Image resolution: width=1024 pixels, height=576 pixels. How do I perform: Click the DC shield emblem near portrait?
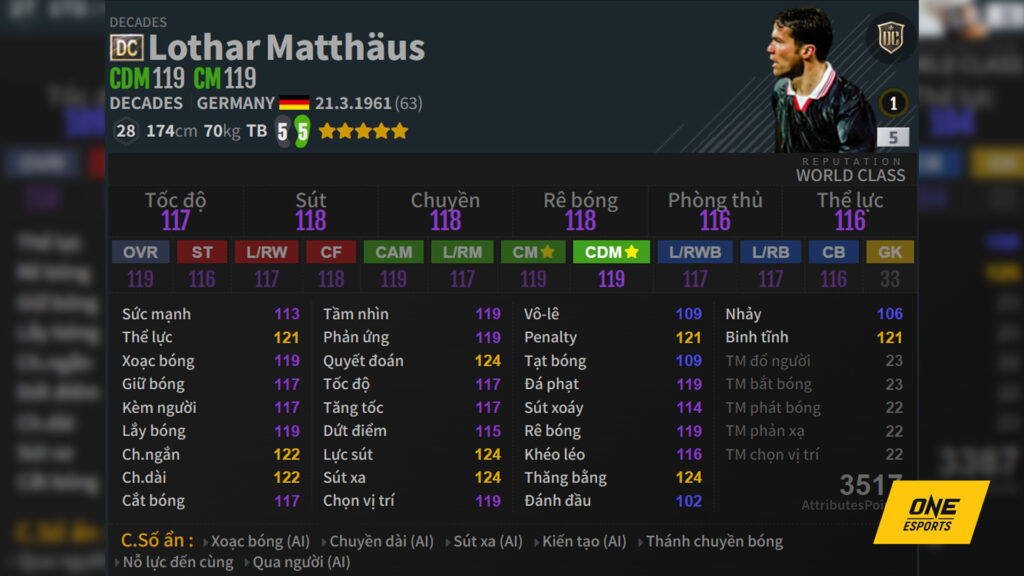890,39
